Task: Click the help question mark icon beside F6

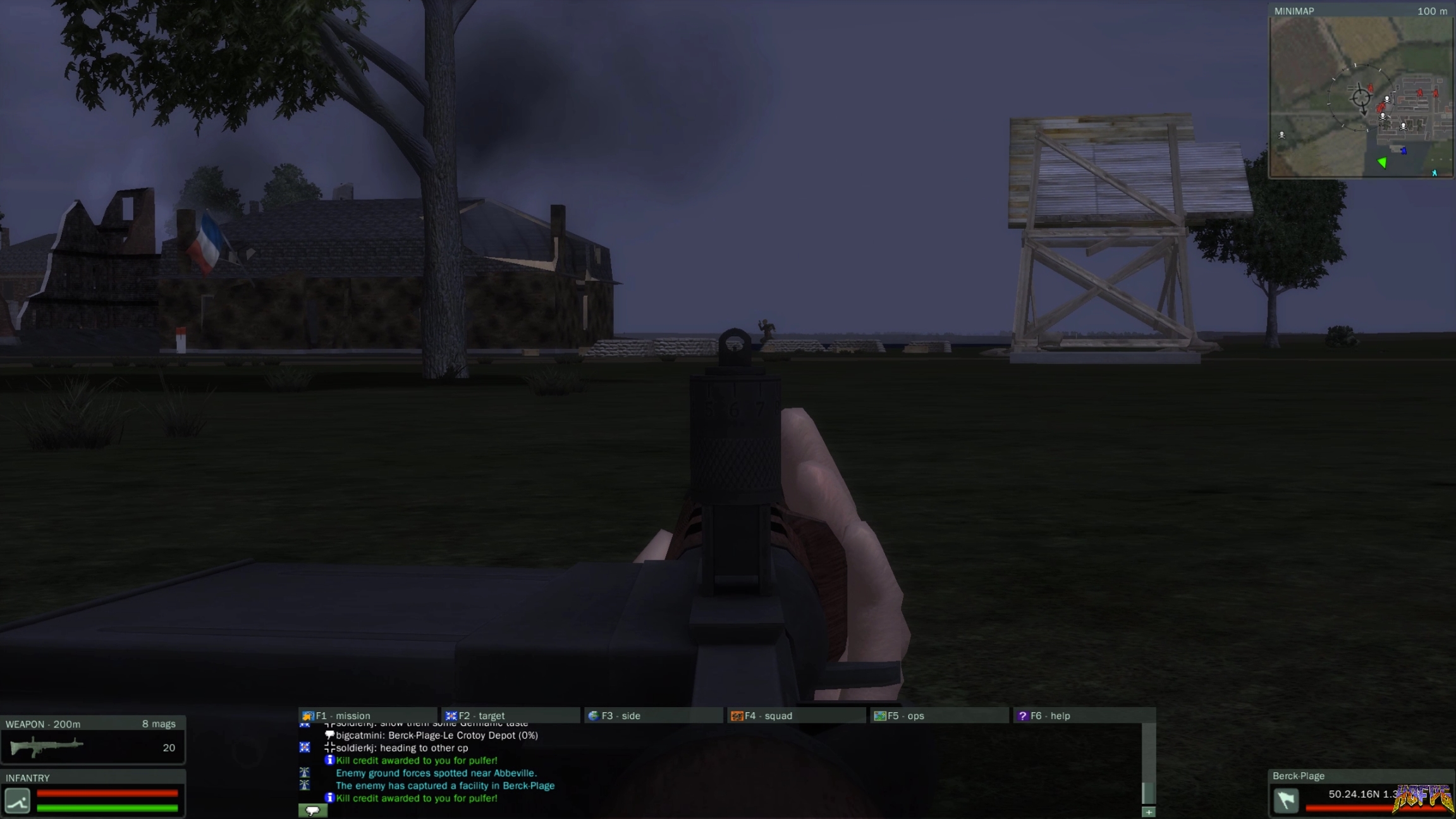Action: click(x=1024, y=715)
